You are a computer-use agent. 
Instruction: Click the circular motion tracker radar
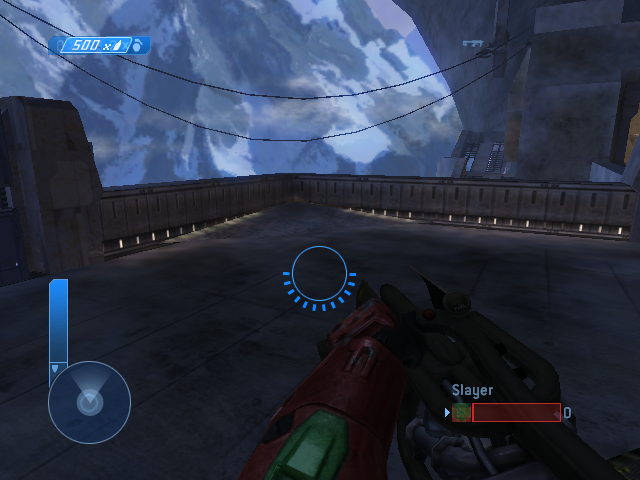[x=89, y=402]
